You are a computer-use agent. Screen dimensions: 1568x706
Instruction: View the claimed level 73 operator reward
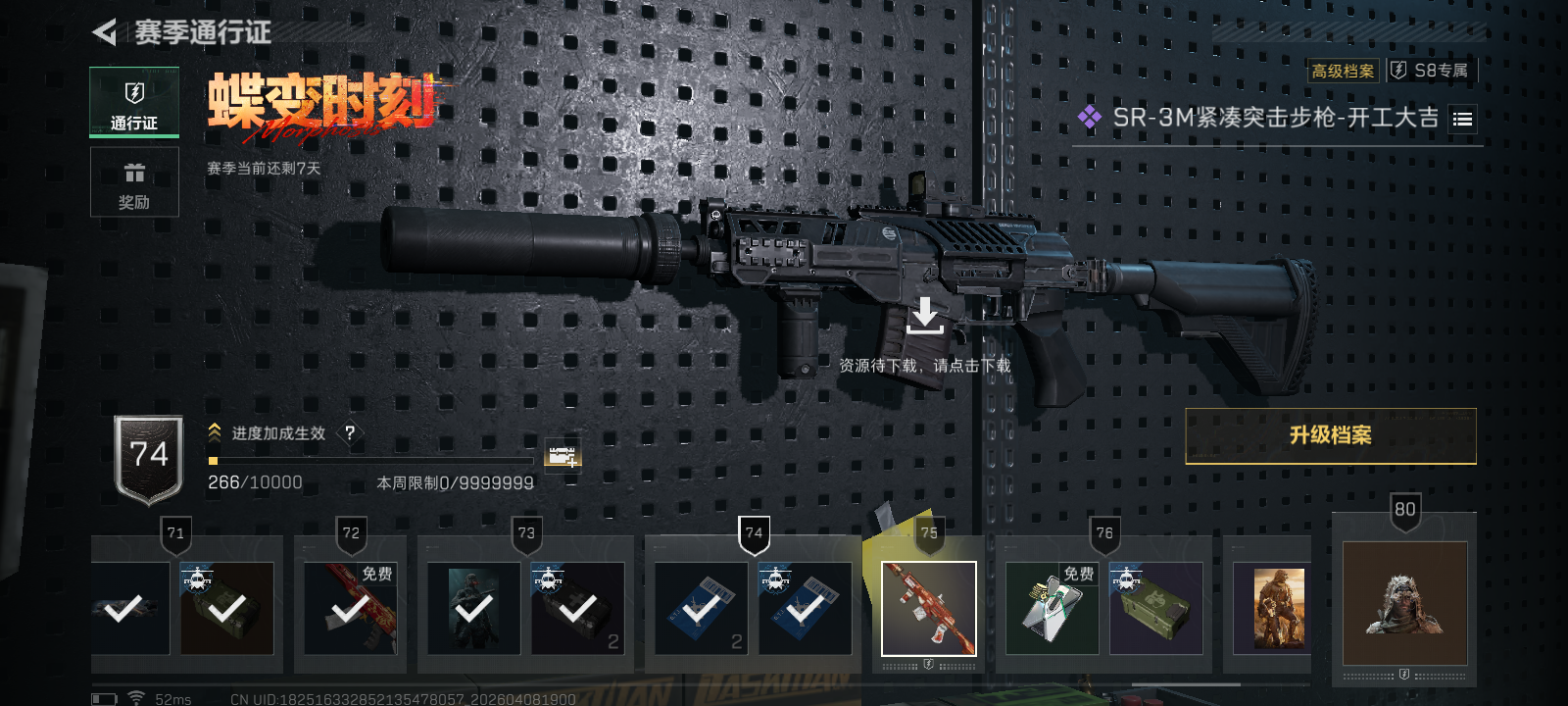pyautogui.click(x=473, y=608)
